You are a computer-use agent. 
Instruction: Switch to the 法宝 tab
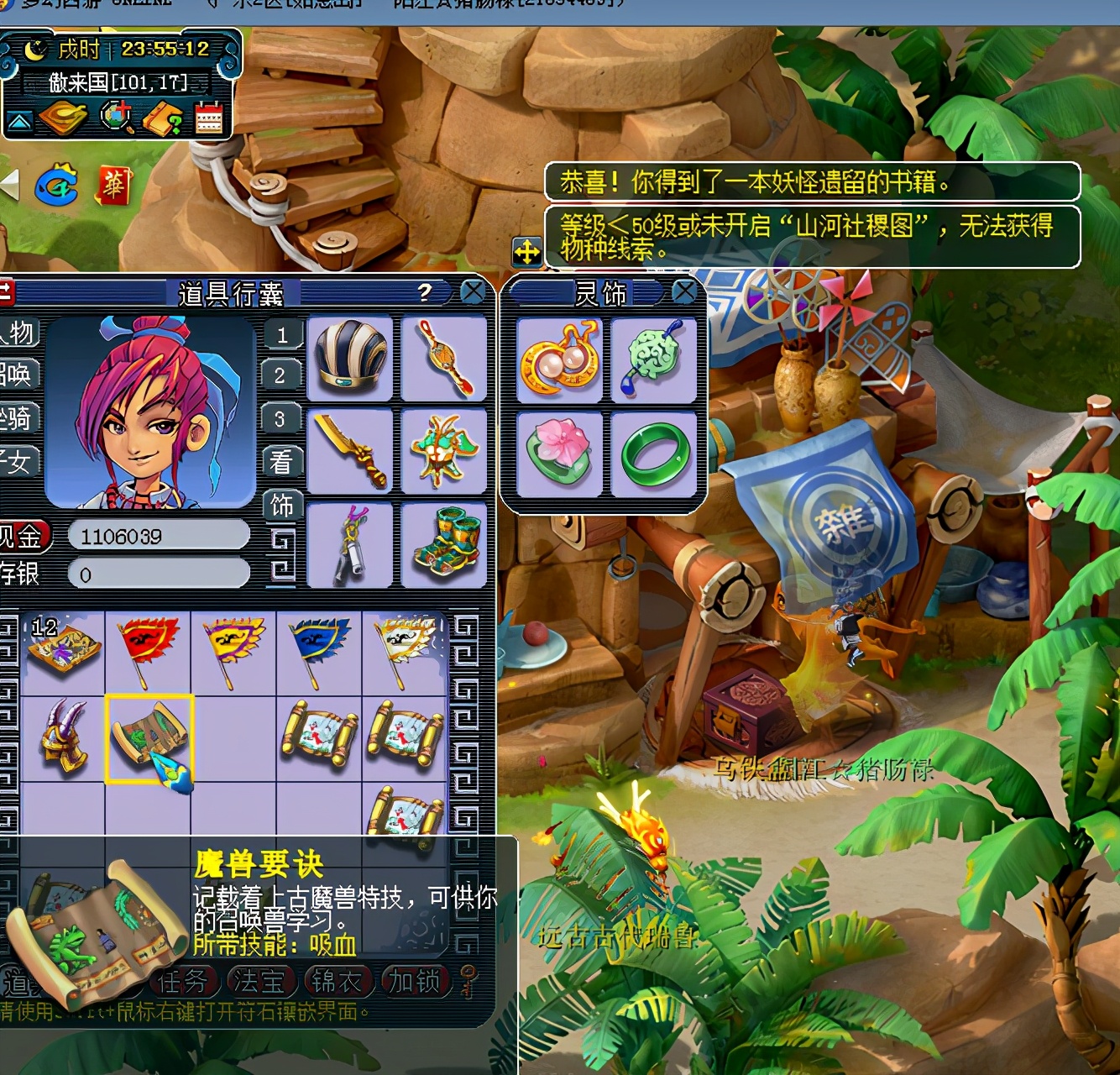pos(259,981)
